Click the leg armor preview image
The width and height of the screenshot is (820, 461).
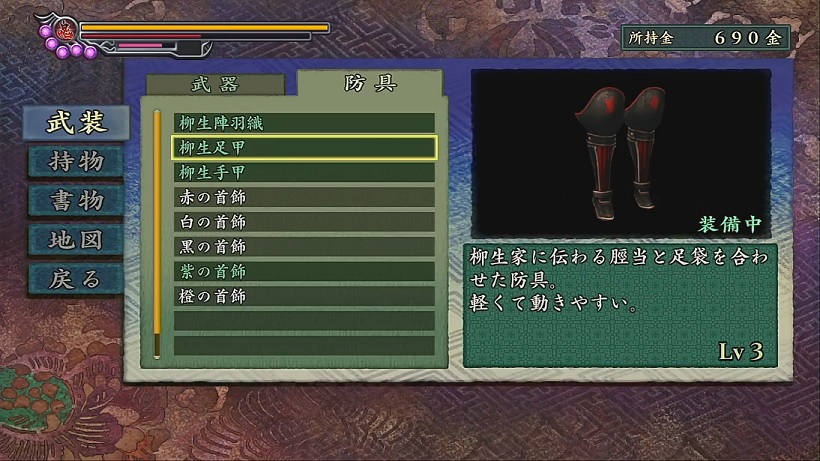(x=620, y=150)
